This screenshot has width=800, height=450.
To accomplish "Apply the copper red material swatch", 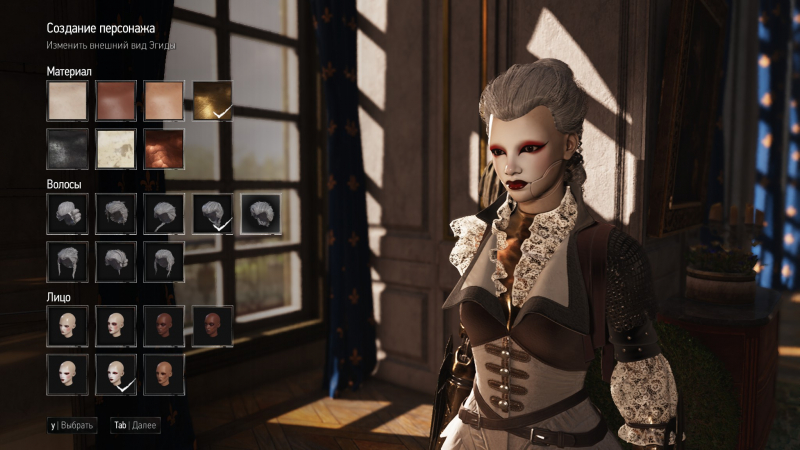I will [163, 149].
